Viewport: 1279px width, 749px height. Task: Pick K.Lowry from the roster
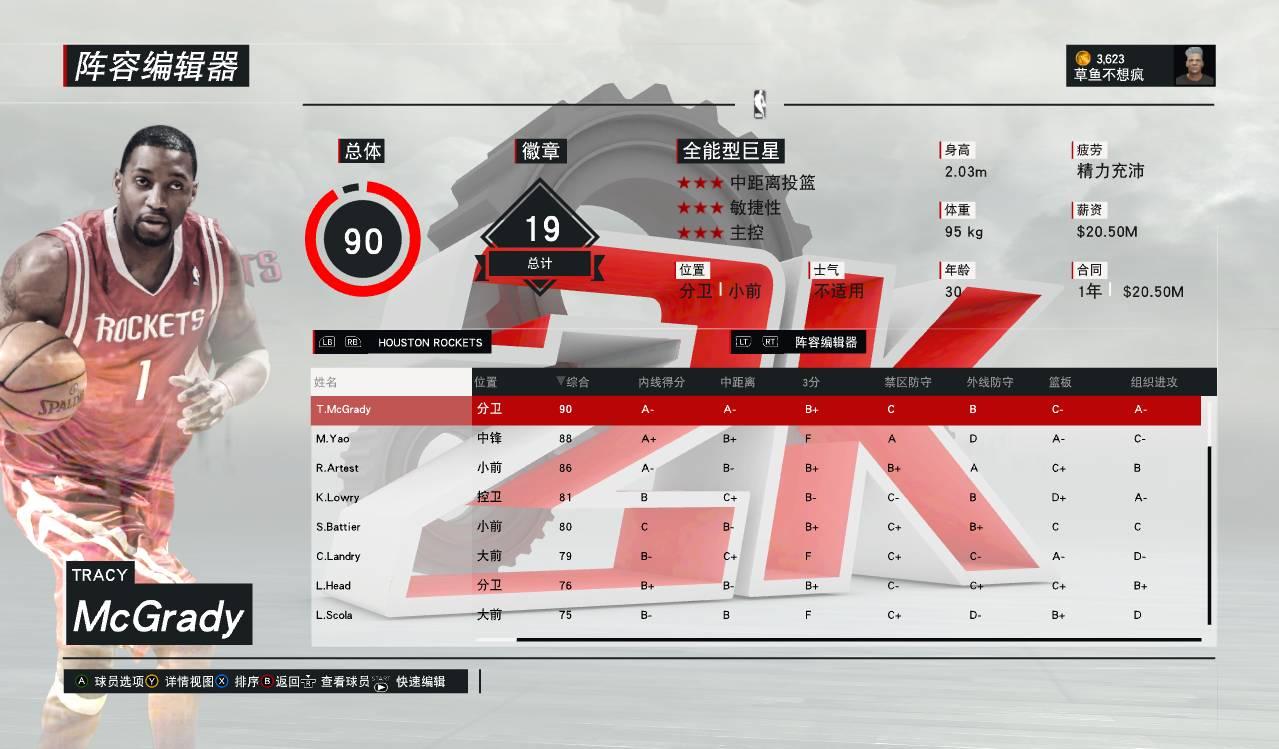[337, 497]
